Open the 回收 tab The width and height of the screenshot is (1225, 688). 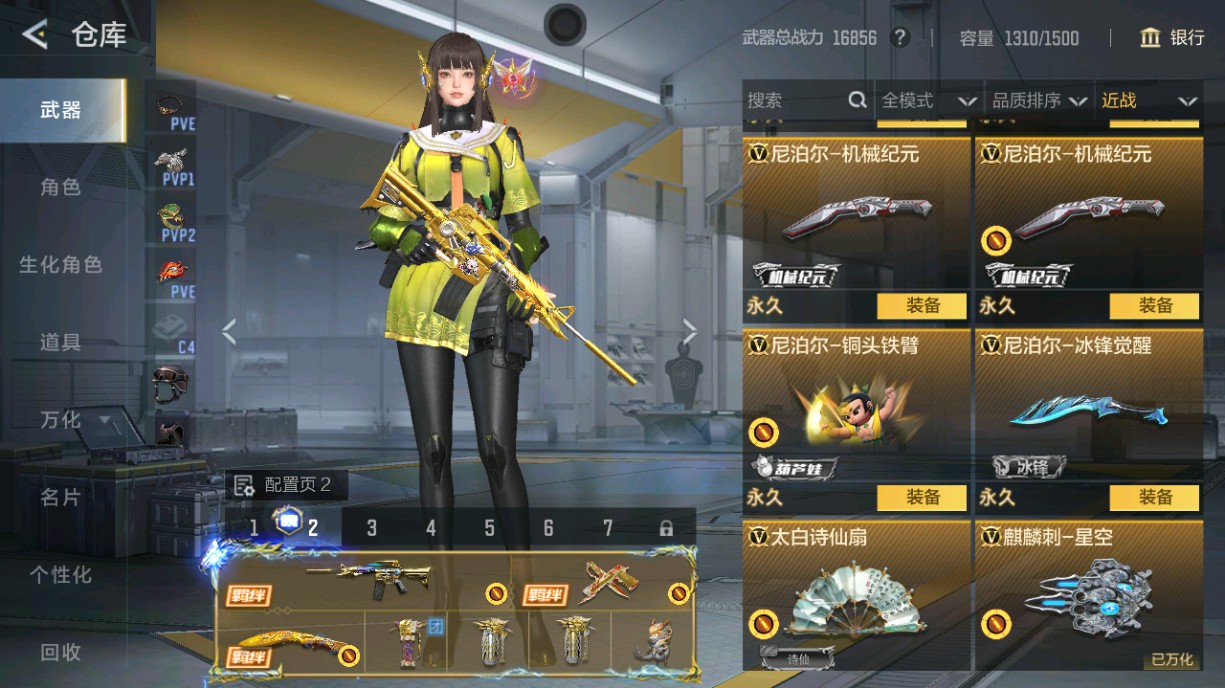point(60,652)
